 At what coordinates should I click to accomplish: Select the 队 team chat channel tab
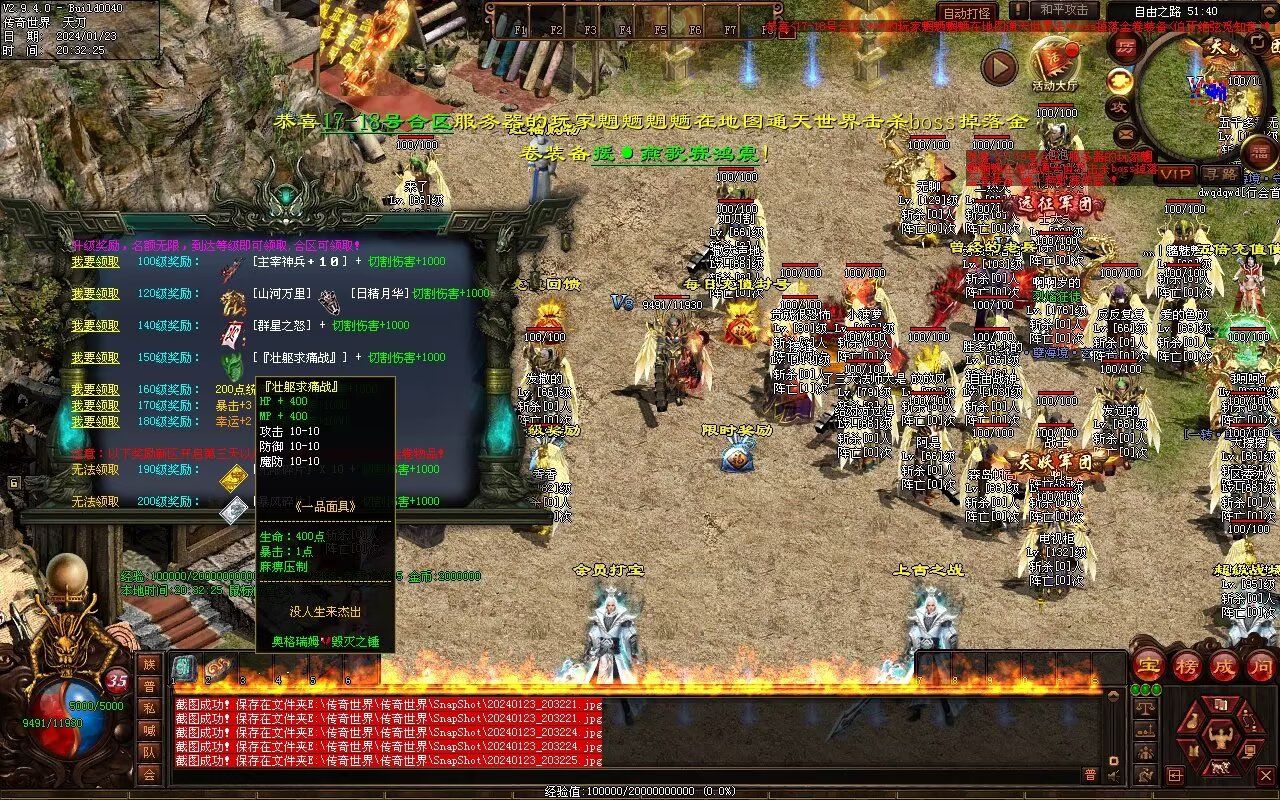149,752
